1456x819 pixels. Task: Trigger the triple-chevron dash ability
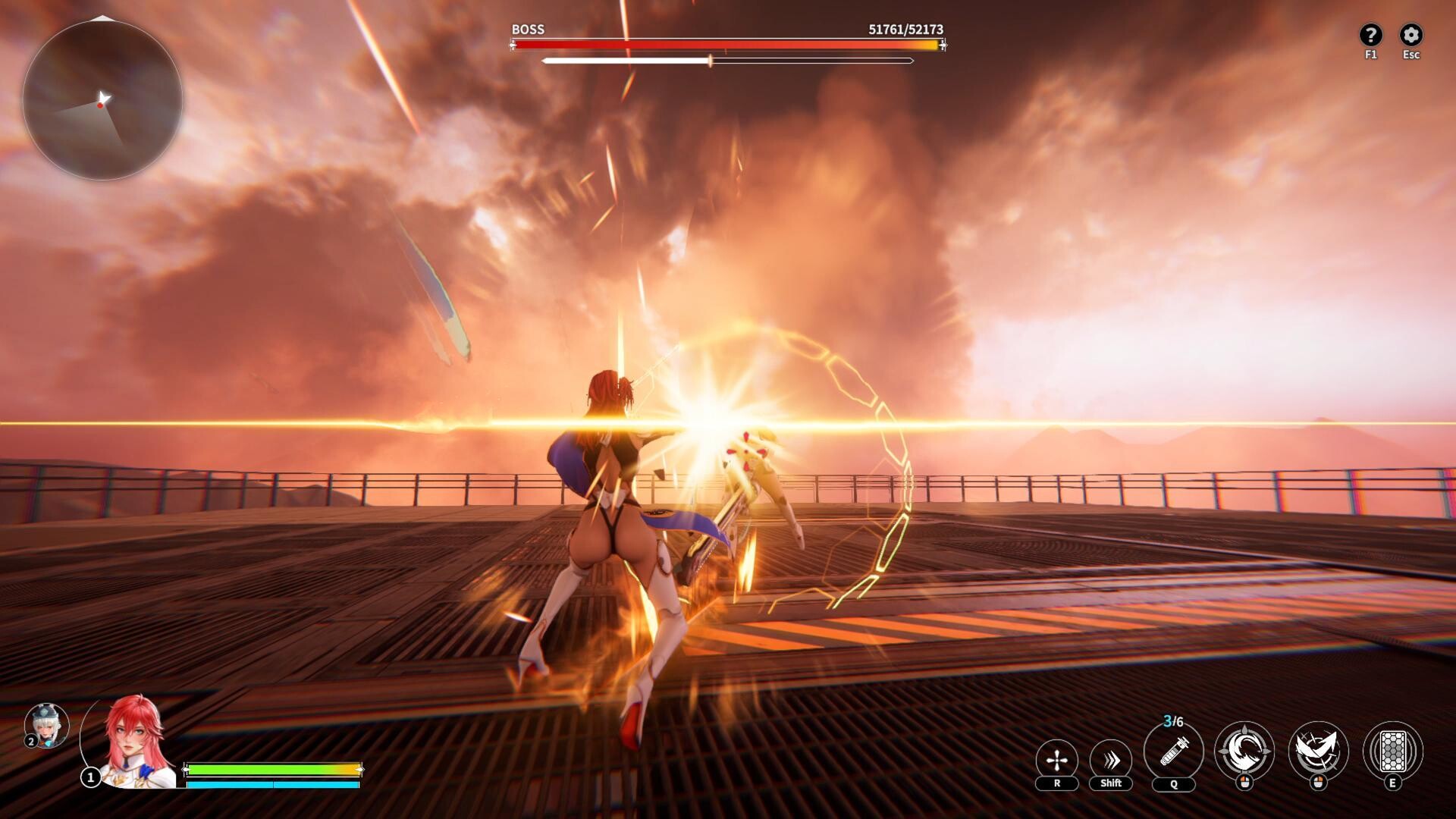pyautogui.click(x=1110, y=760)
